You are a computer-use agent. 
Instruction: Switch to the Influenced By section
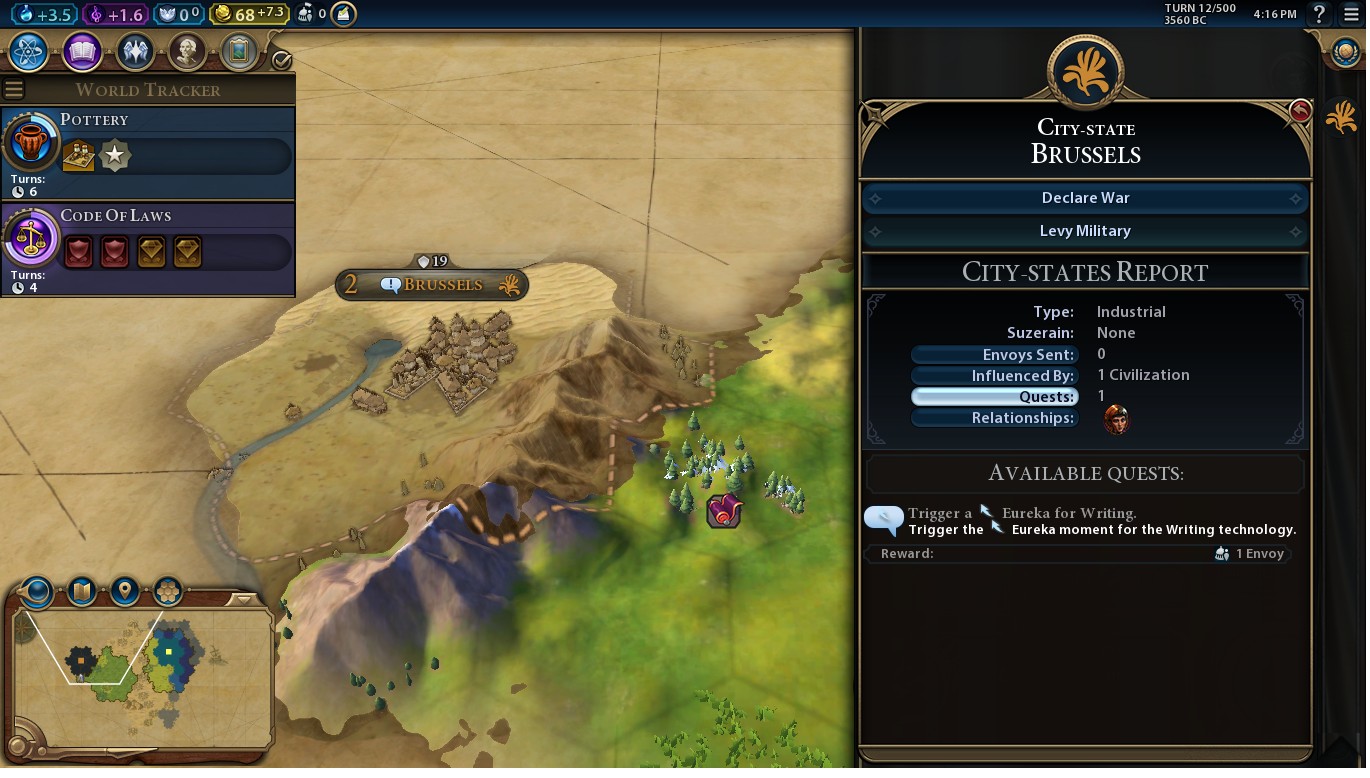click(994, 376)
